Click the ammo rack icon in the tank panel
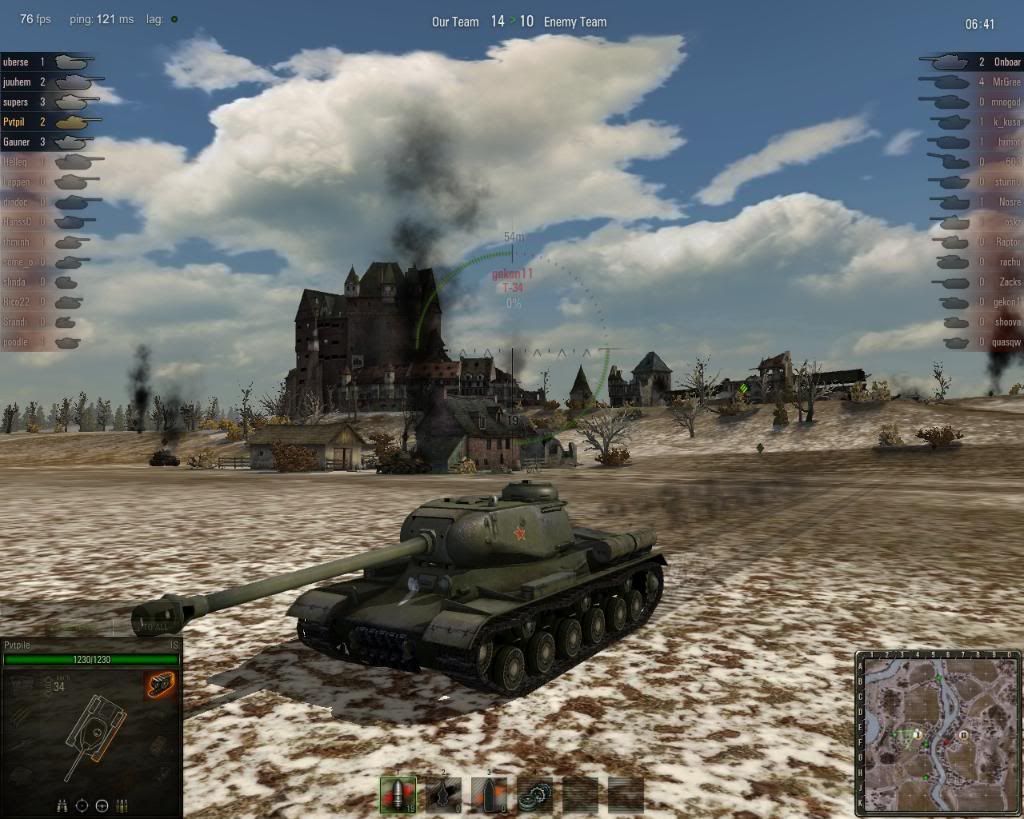This screenshot has height=819, width=1024. coord(123,805)
